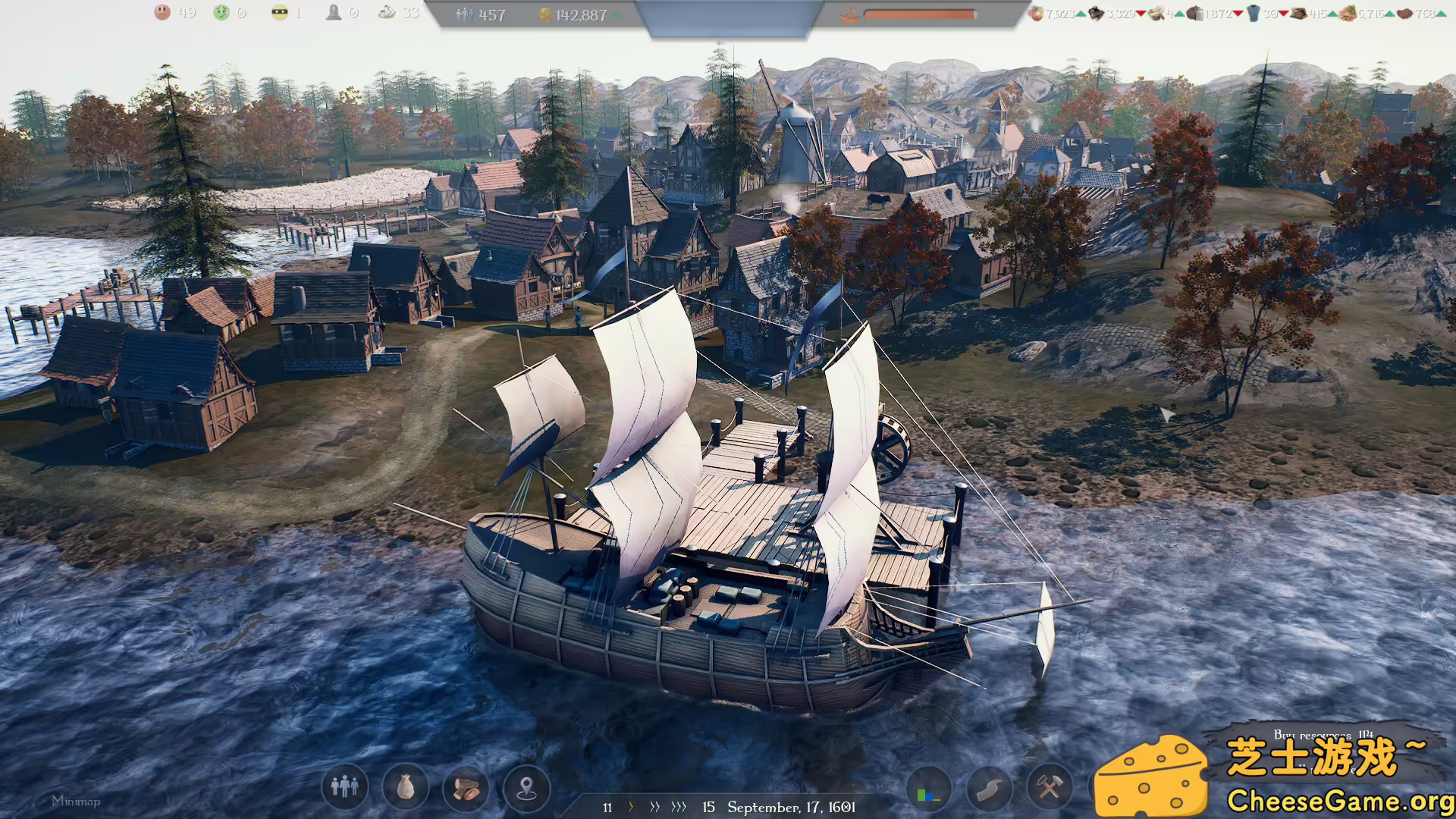Open the resources sack icon
1456x819 pixels.
(x=404, y=788)
